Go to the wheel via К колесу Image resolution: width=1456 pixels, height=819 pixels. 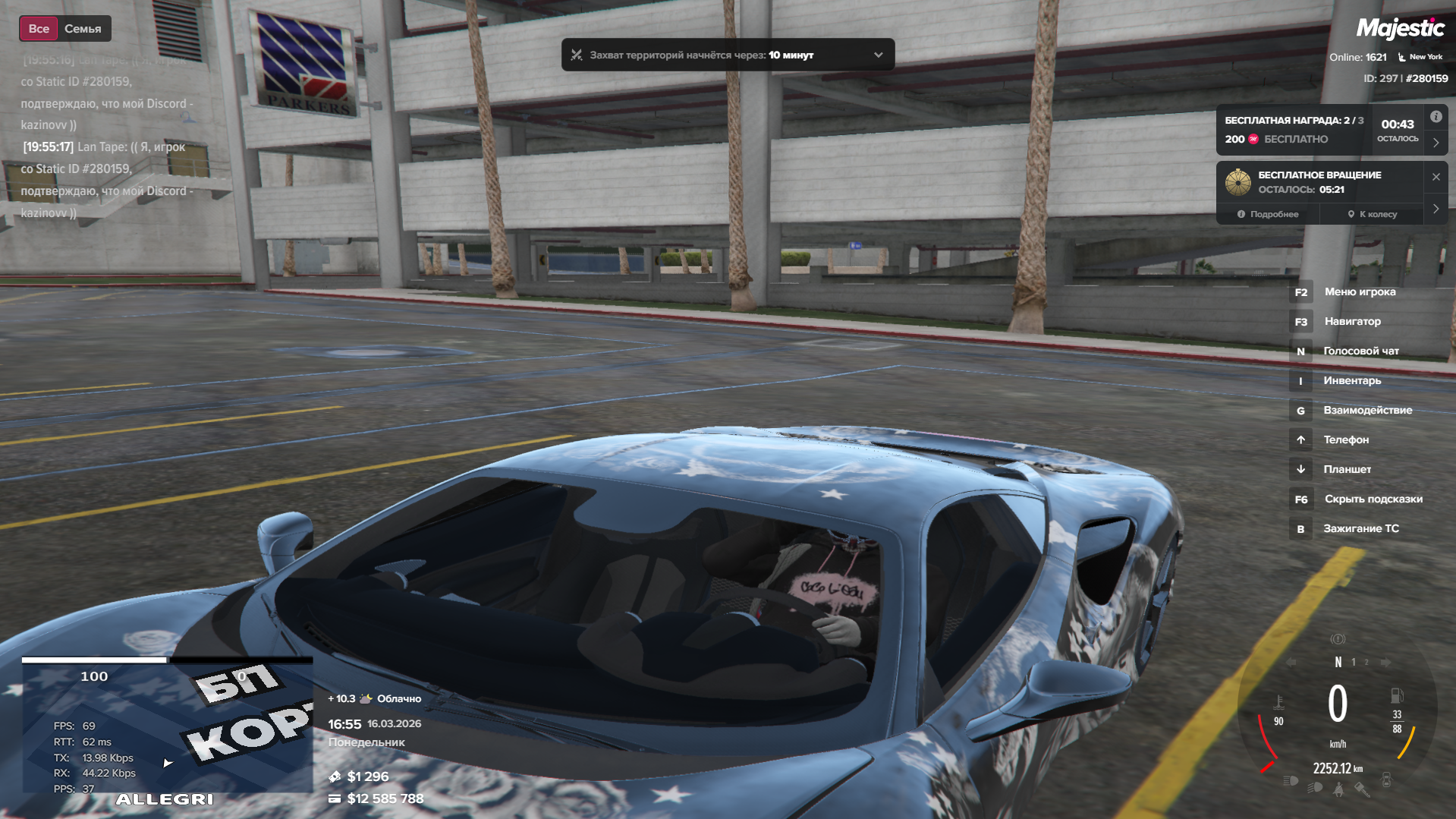coord(1372,214)
